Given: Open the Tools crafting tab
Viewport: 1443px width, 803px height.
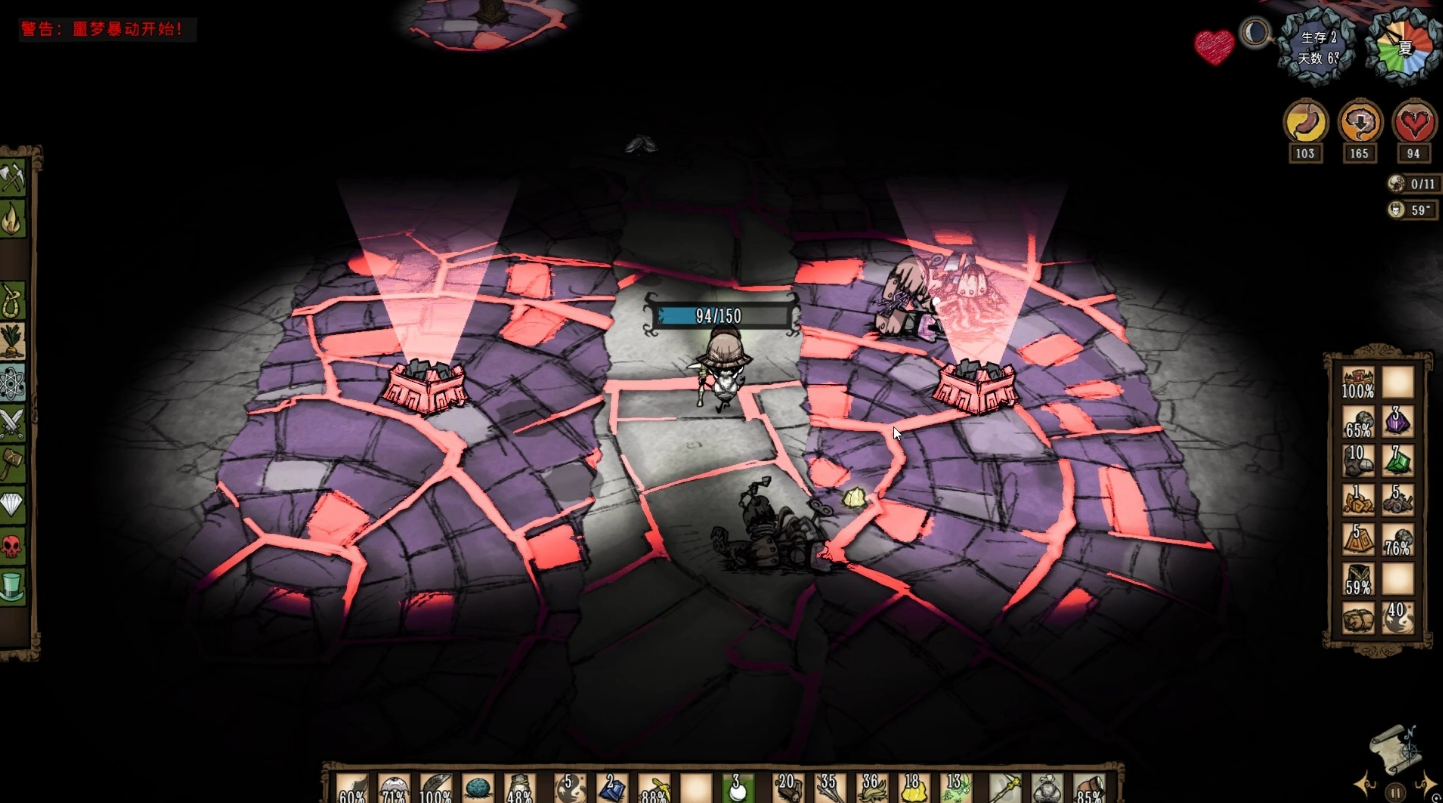Looking at the screenshot, I should pos(12,177).
